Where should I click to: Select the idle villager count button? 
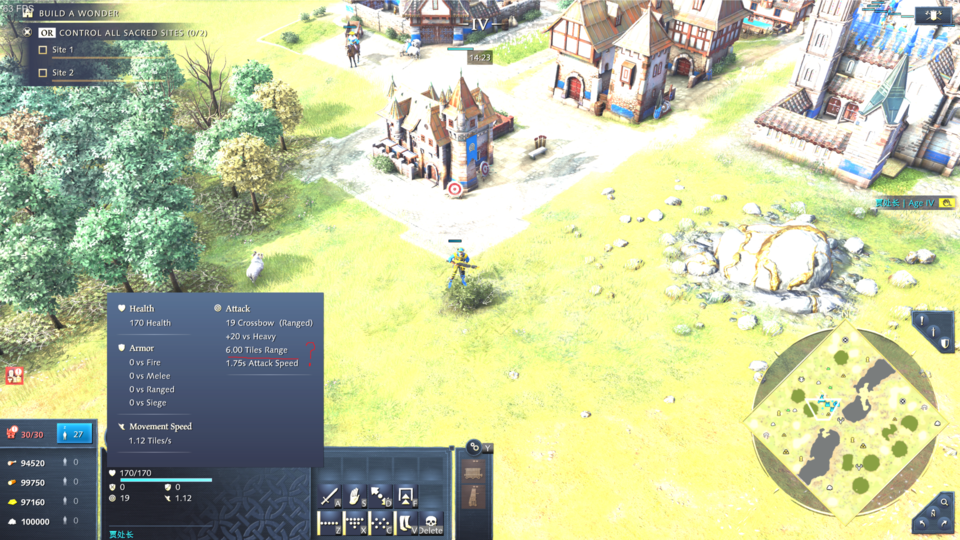click(x=74, y=433)
